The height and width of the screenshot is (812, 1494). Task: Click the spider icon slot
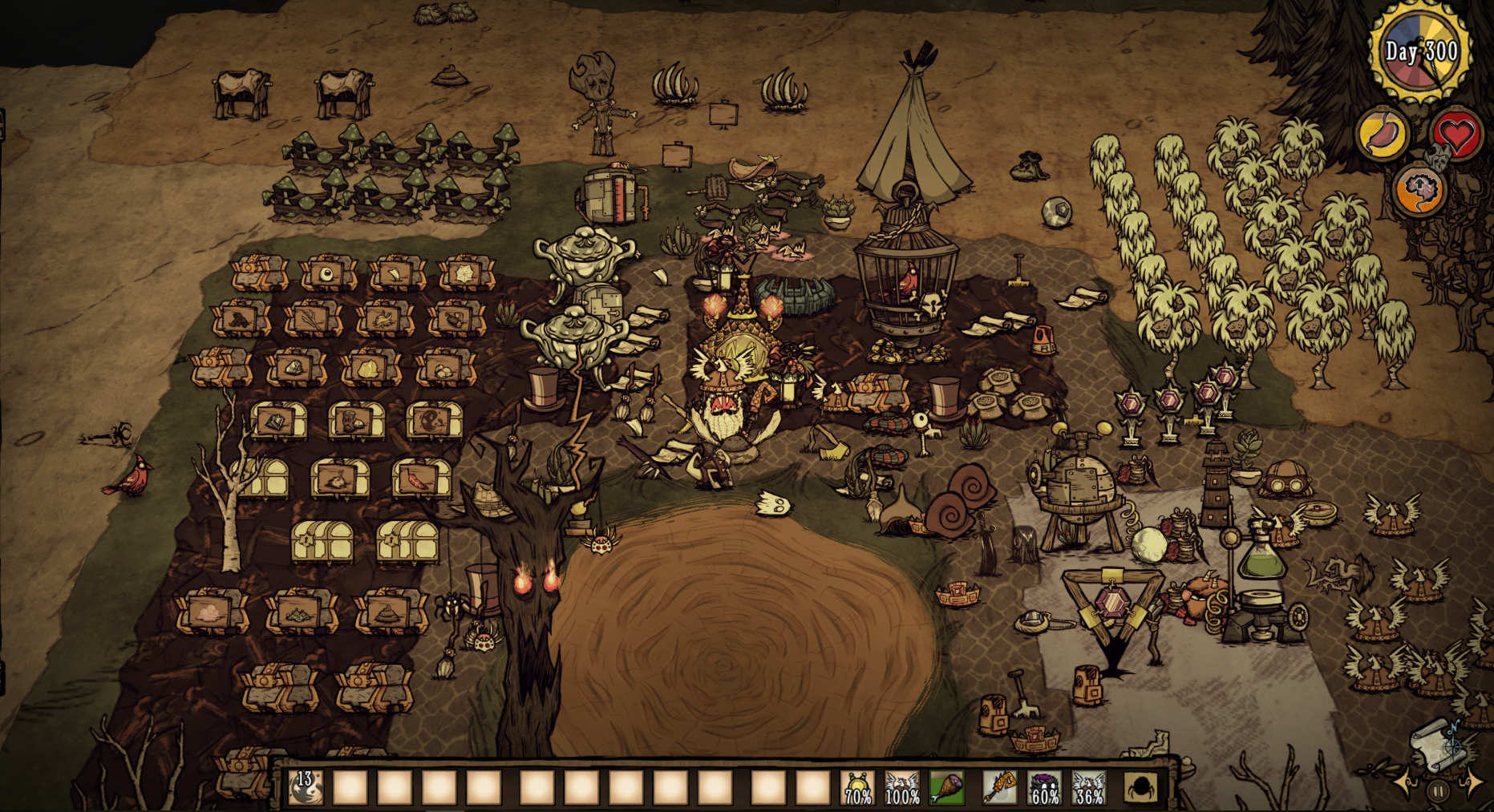pyautogui.click(x=1140, y=787)
